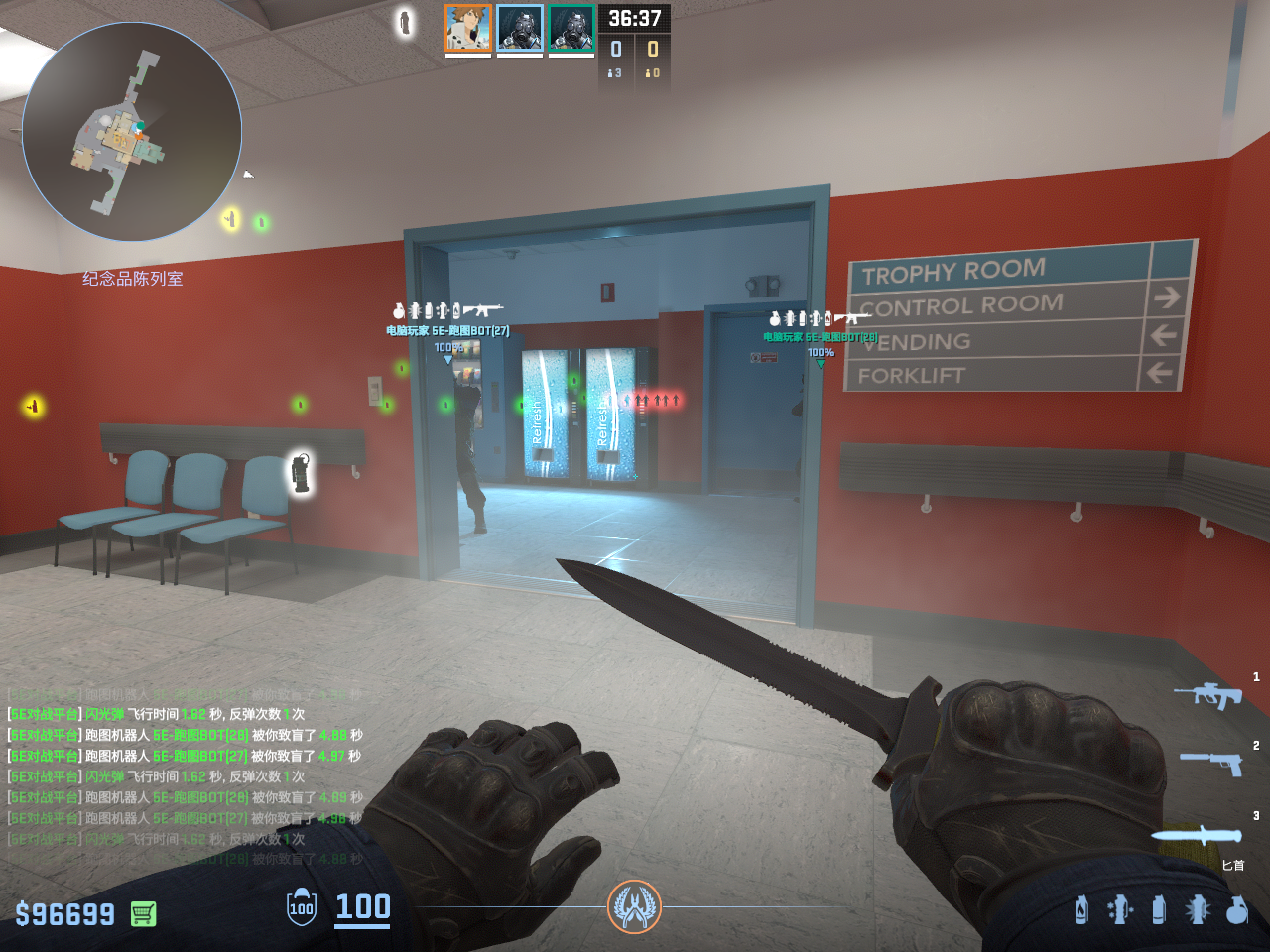1270x952 pixels.
Task: Equip the silenced pistol in slot 2
Action: pyautogui.click(x=1210, y=762)
